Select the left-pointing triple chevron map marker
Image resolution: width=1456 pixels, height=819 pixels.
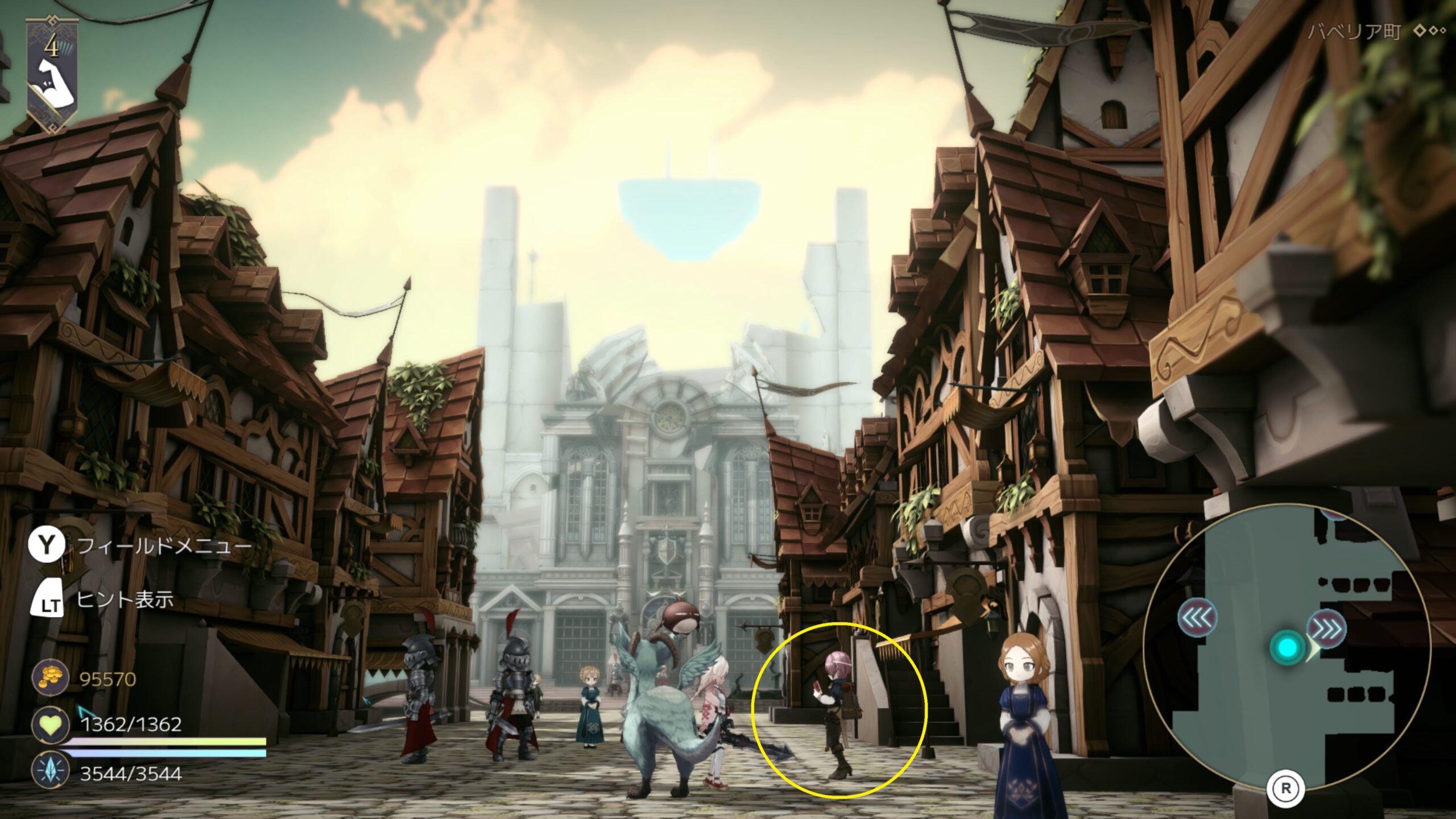[x=1197, y=618]
